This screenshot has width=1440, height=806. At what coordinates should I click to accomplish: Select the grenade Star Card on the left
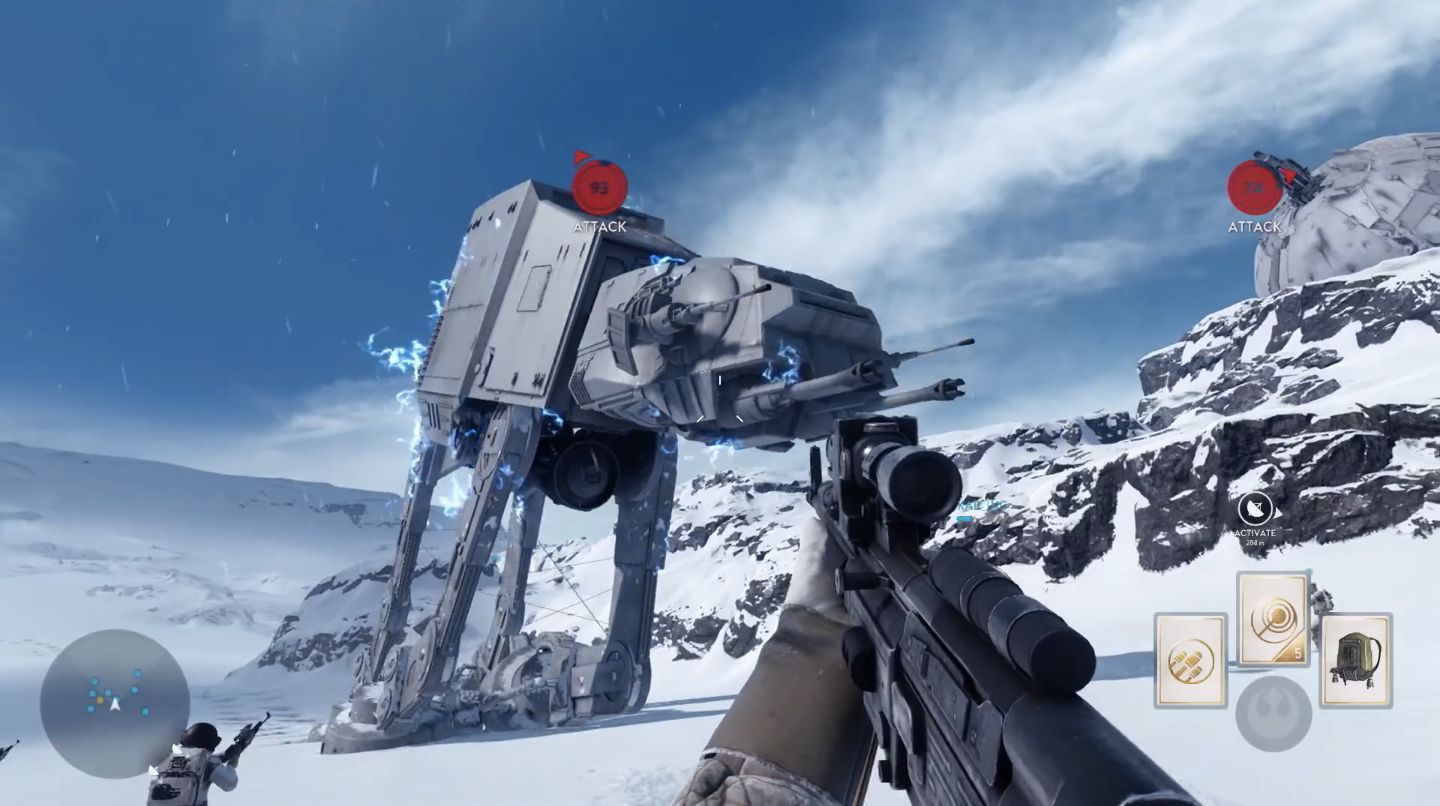(x=1190, y=660)
